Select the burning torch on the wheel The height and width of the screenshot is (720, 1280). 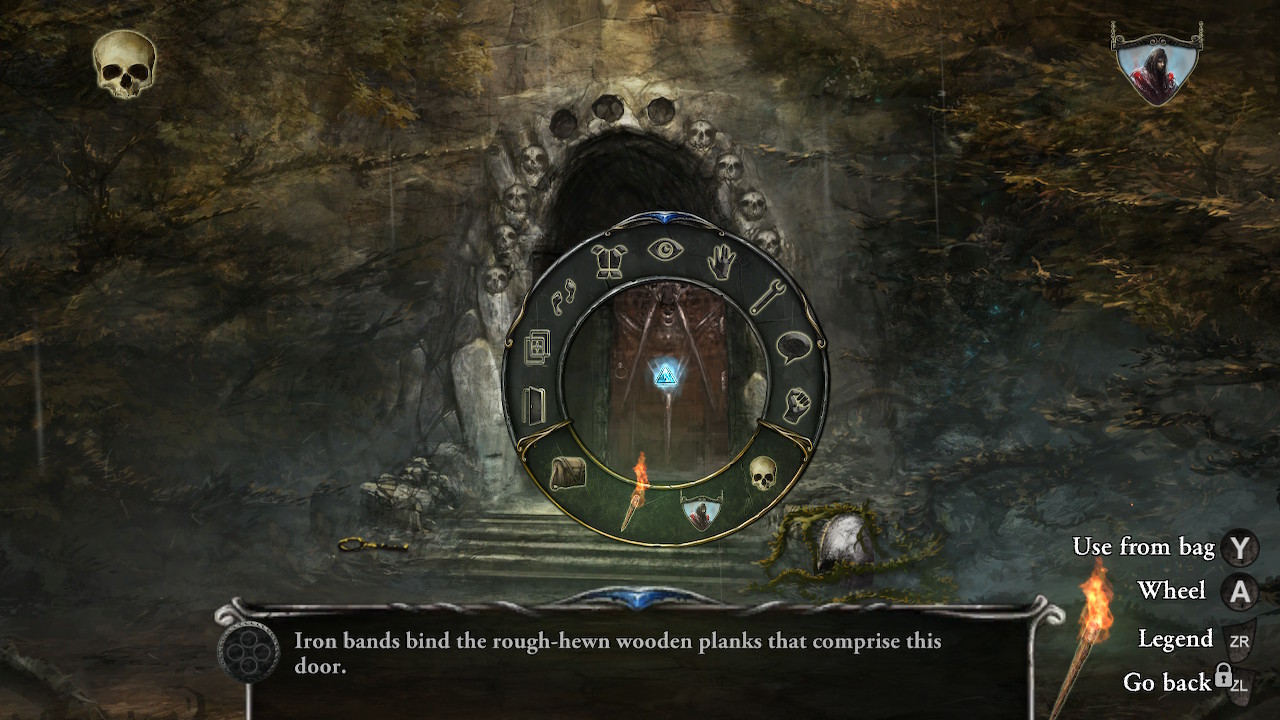634,490
